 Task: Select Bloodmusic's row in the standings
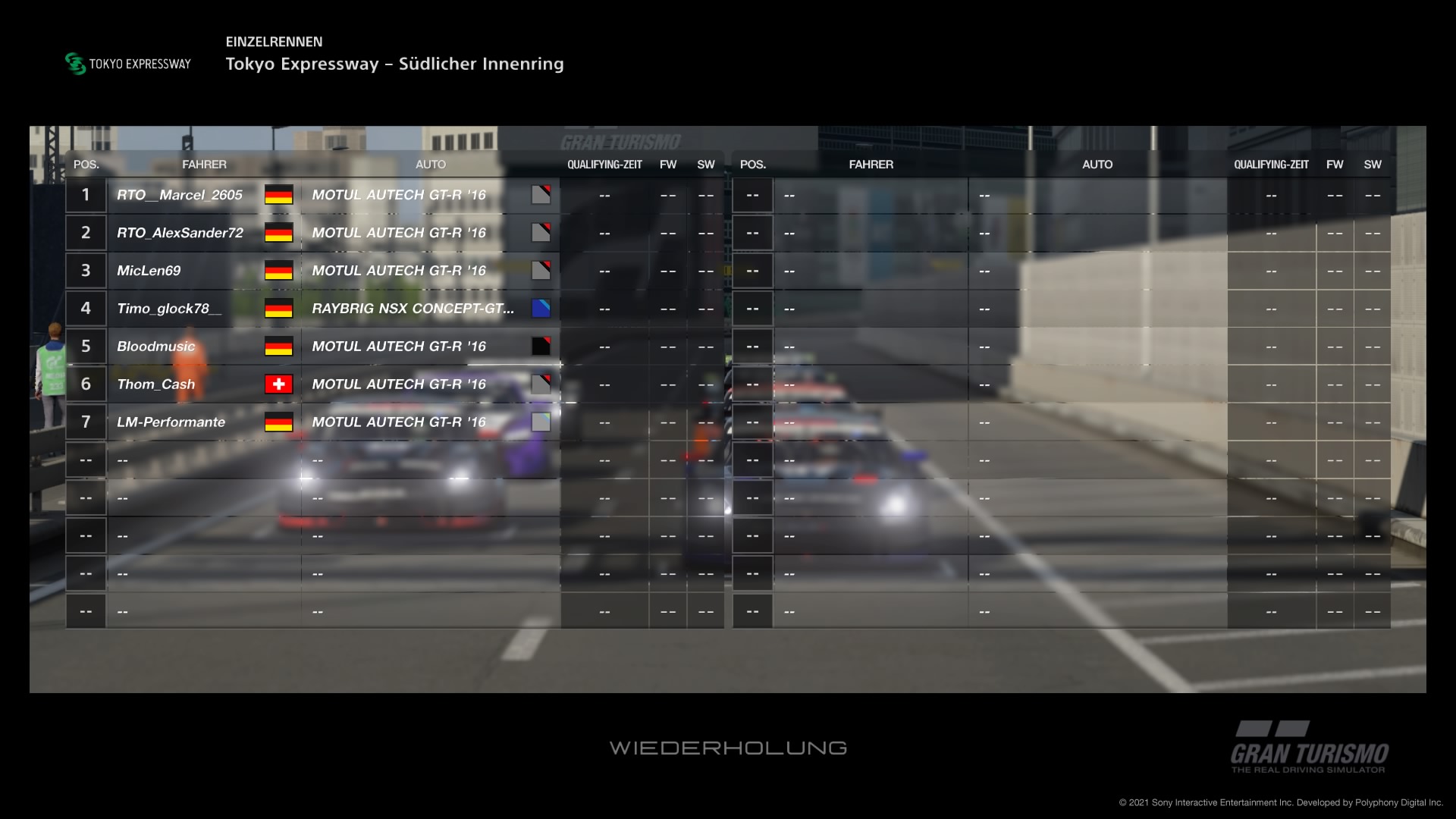(156, 347)
